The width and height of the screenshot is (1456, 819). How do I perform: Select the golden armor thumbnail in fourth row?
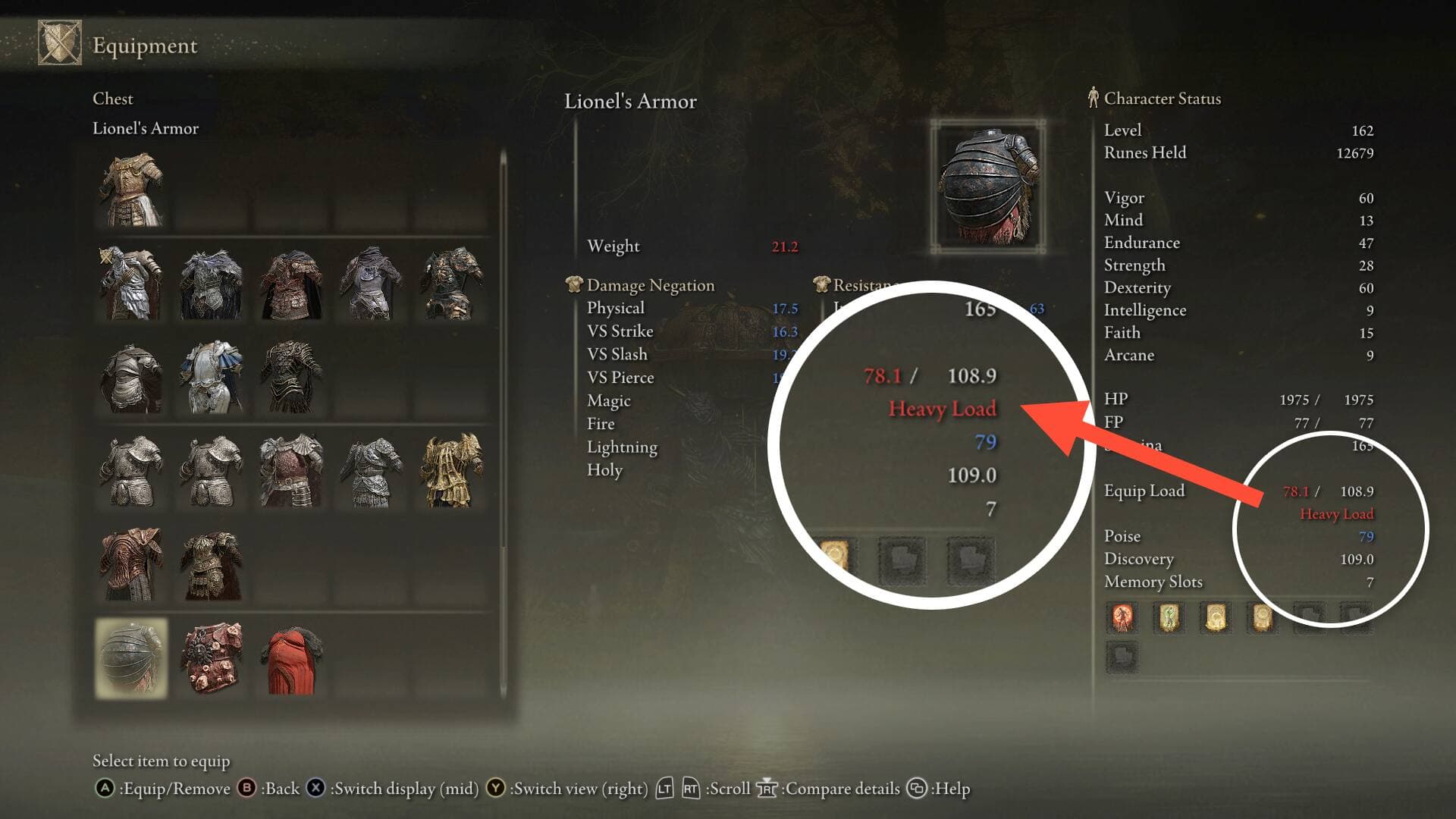(451, 470)
